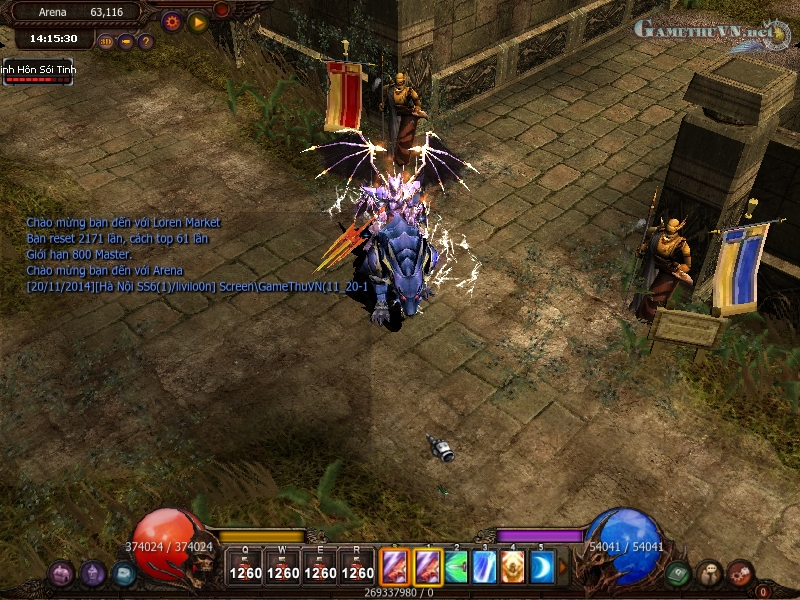
Task: Open the green book icon
Action: click(679, 573)
